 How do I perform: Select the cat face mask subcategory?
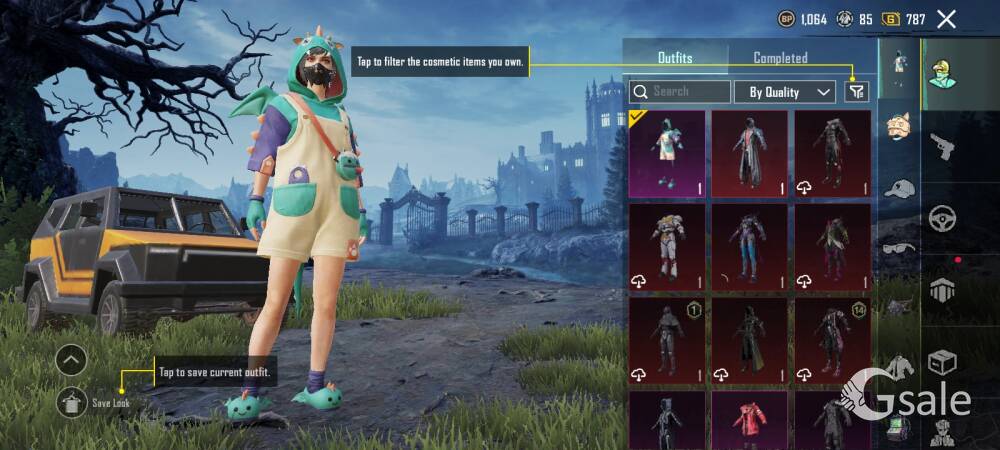click(x=899, y=126)
